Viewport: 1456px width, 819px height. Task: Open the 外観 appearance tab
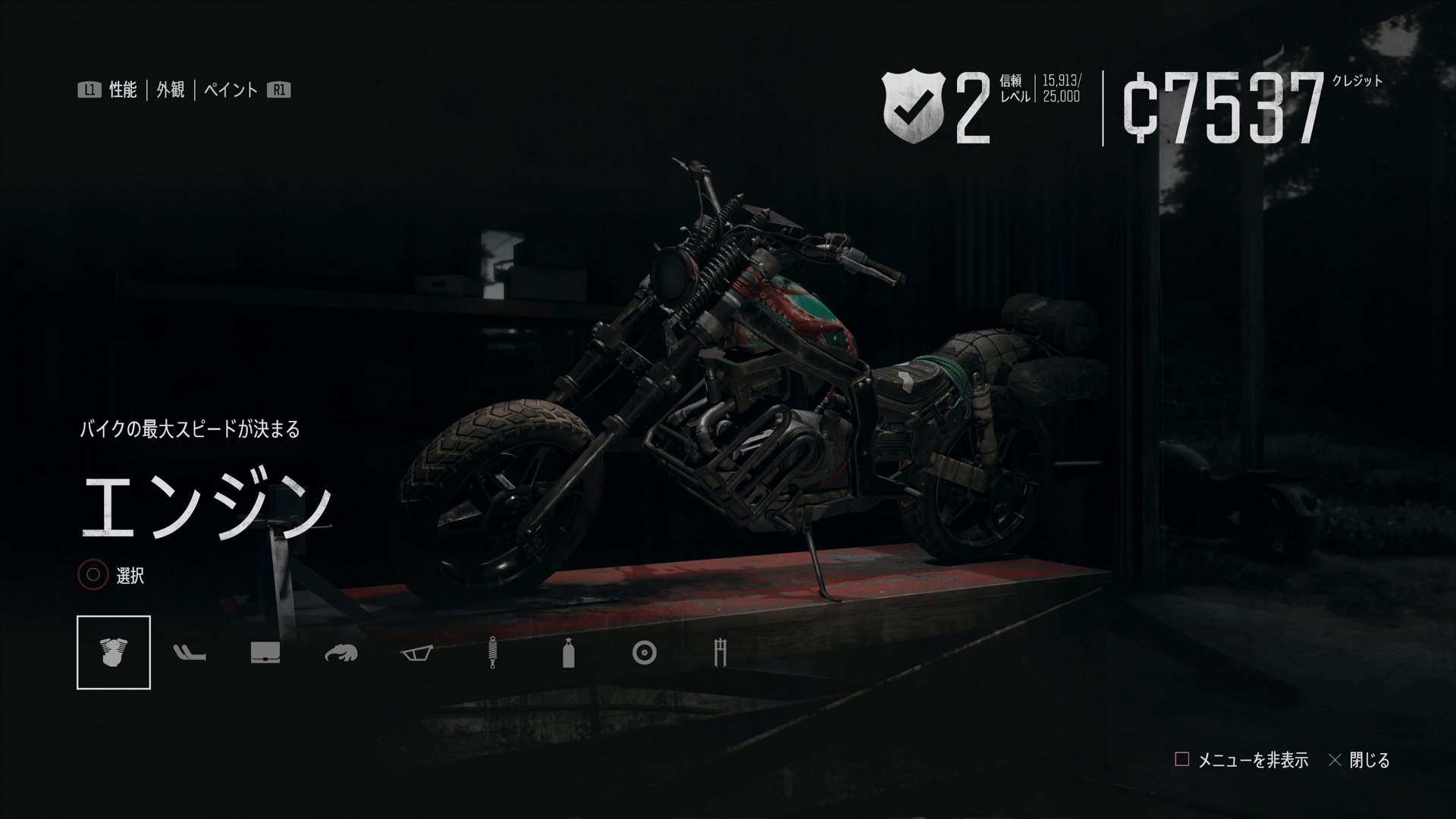(x=171, y=90)
